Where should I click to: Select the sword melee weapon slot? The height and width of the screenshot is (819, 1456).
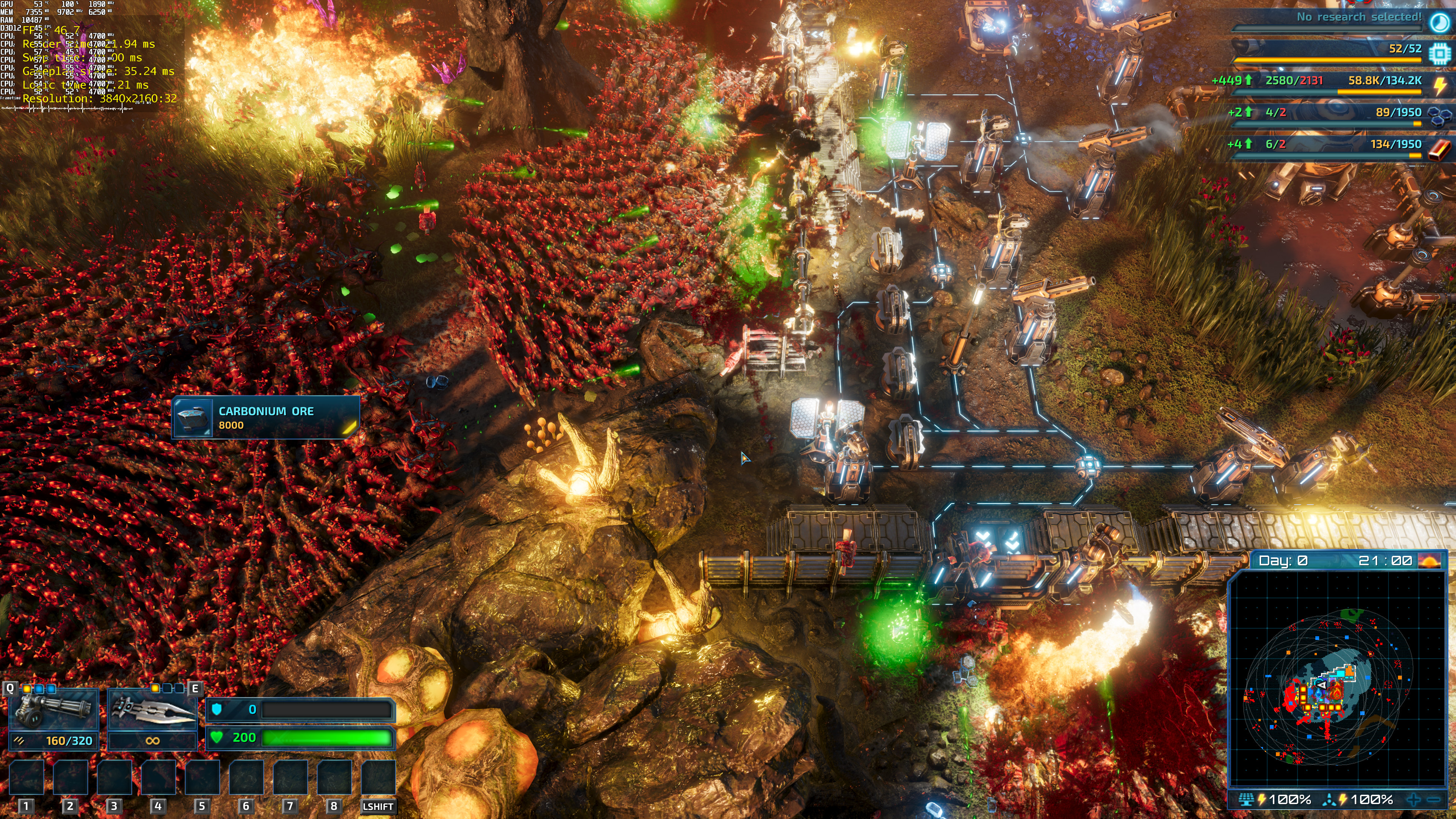point(152,710)
